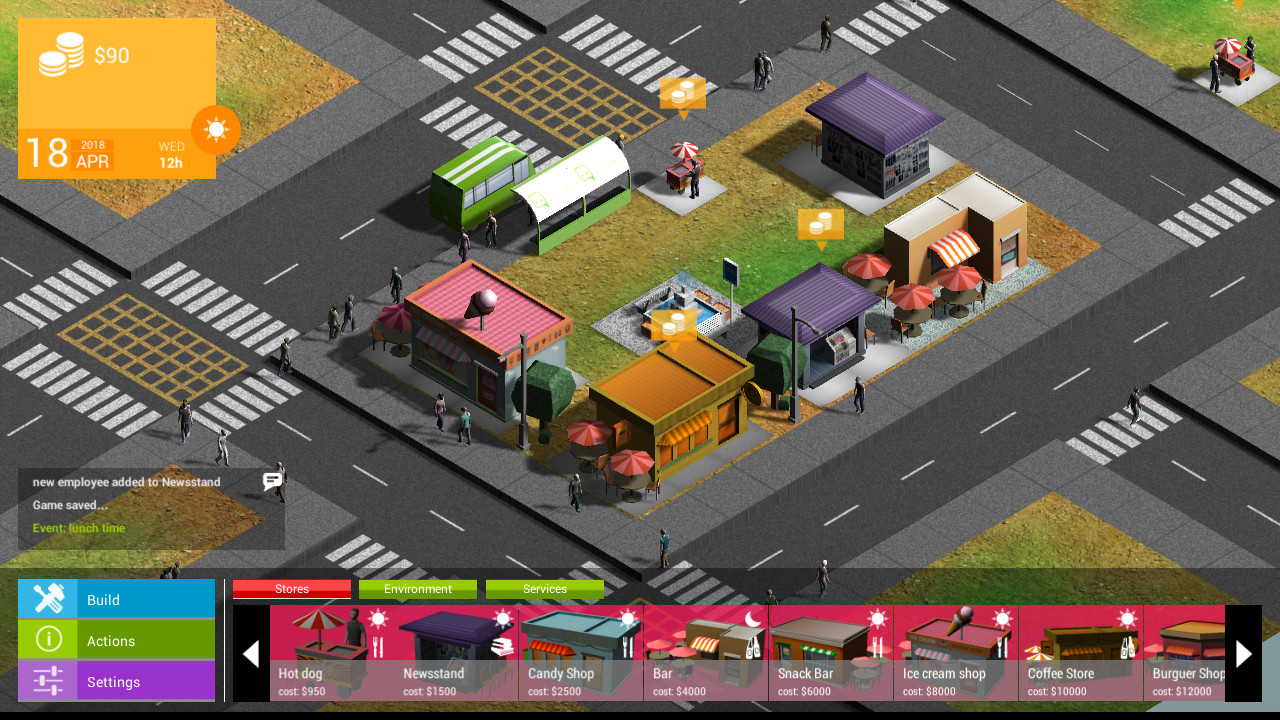Collect coins above the hot dog cart
1280x720 pixels.
coord(683,94)
